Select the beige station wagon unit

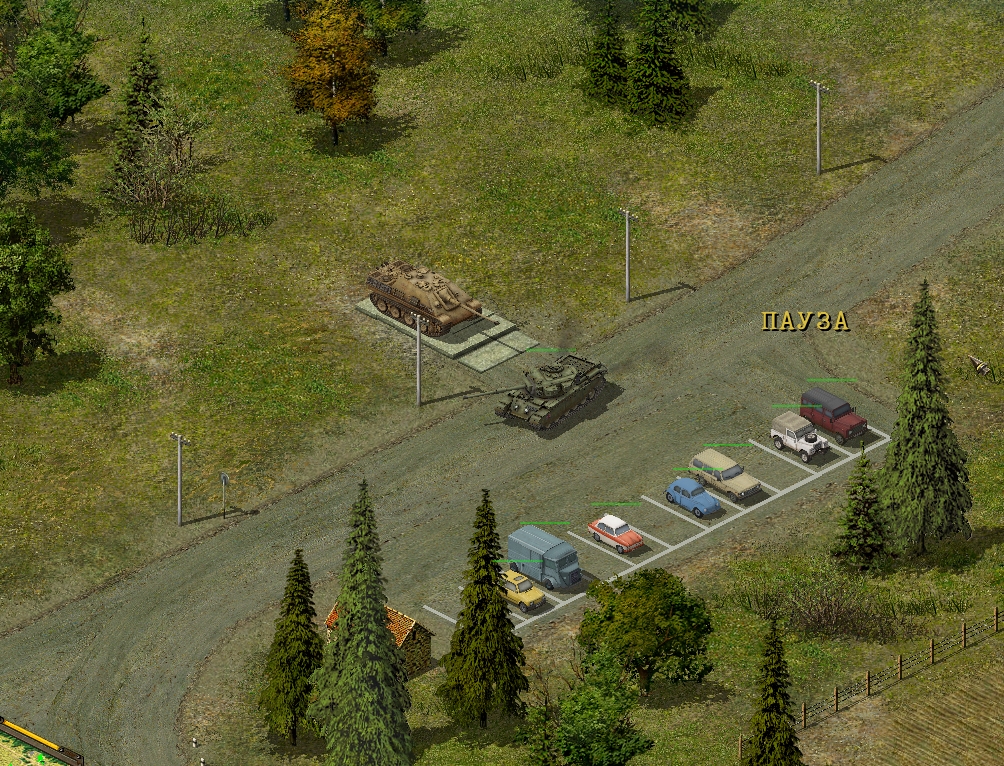(725, 474)
